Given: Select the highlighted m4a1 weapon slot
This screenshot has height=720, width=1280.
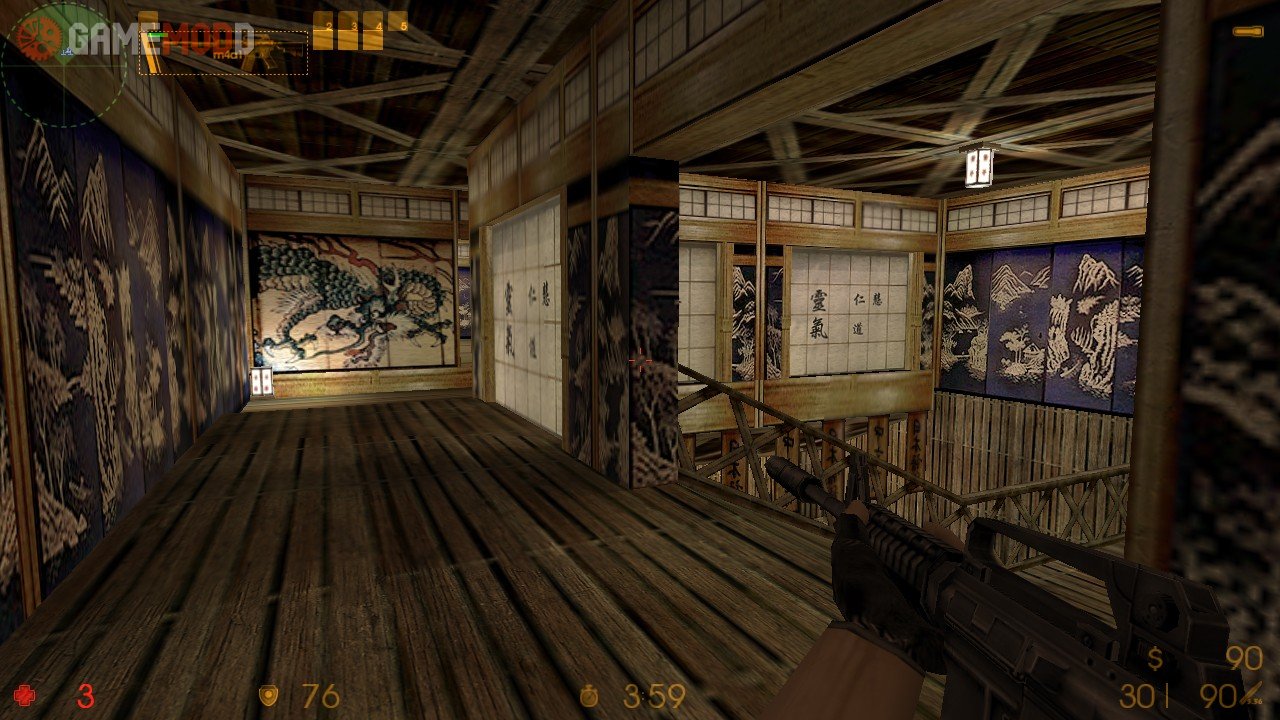Looking at the screenshot, I should 223,52.
